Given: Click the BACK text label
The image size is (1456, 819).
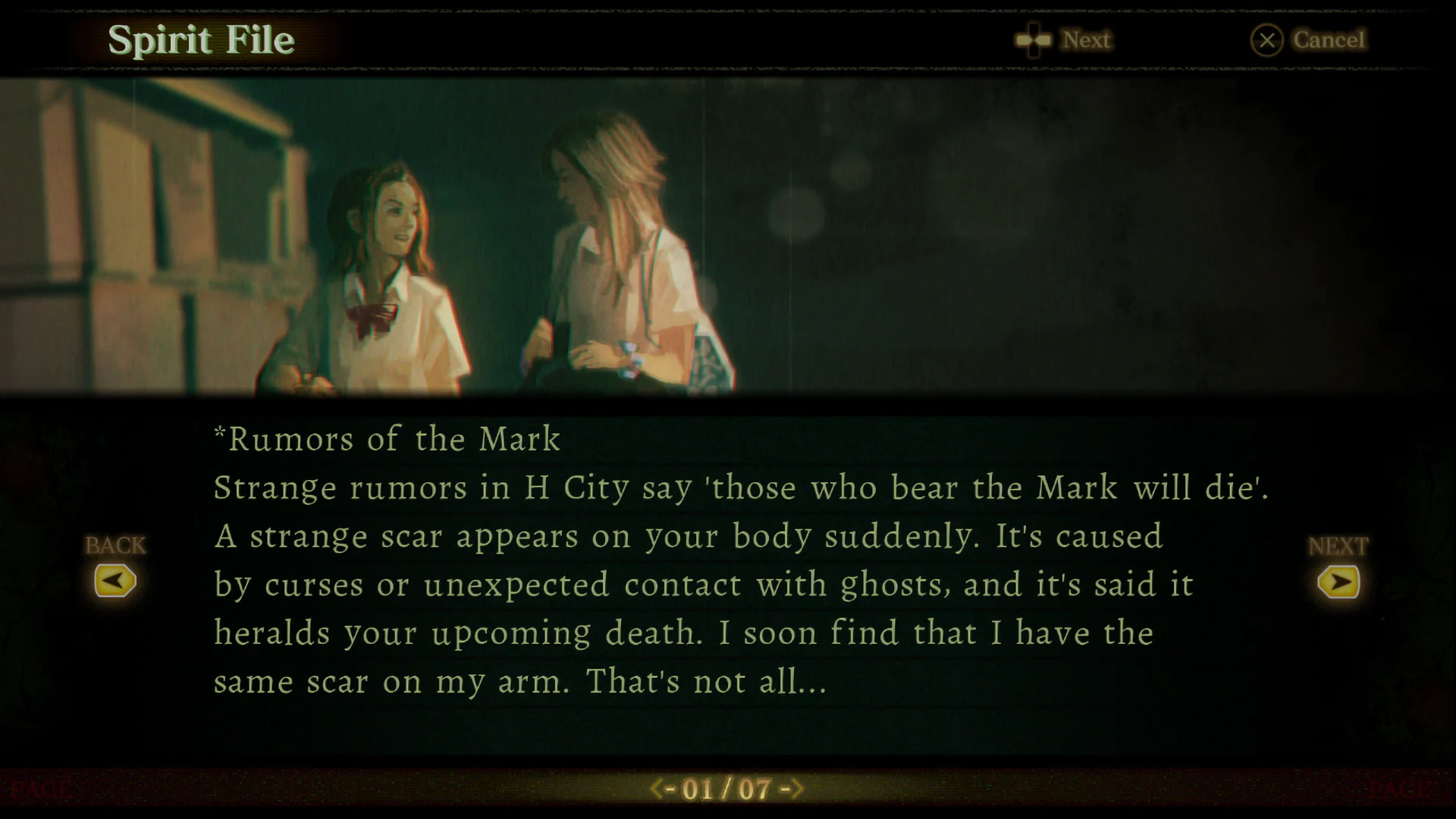Looking at the screenshot, I should click(115, 544).
